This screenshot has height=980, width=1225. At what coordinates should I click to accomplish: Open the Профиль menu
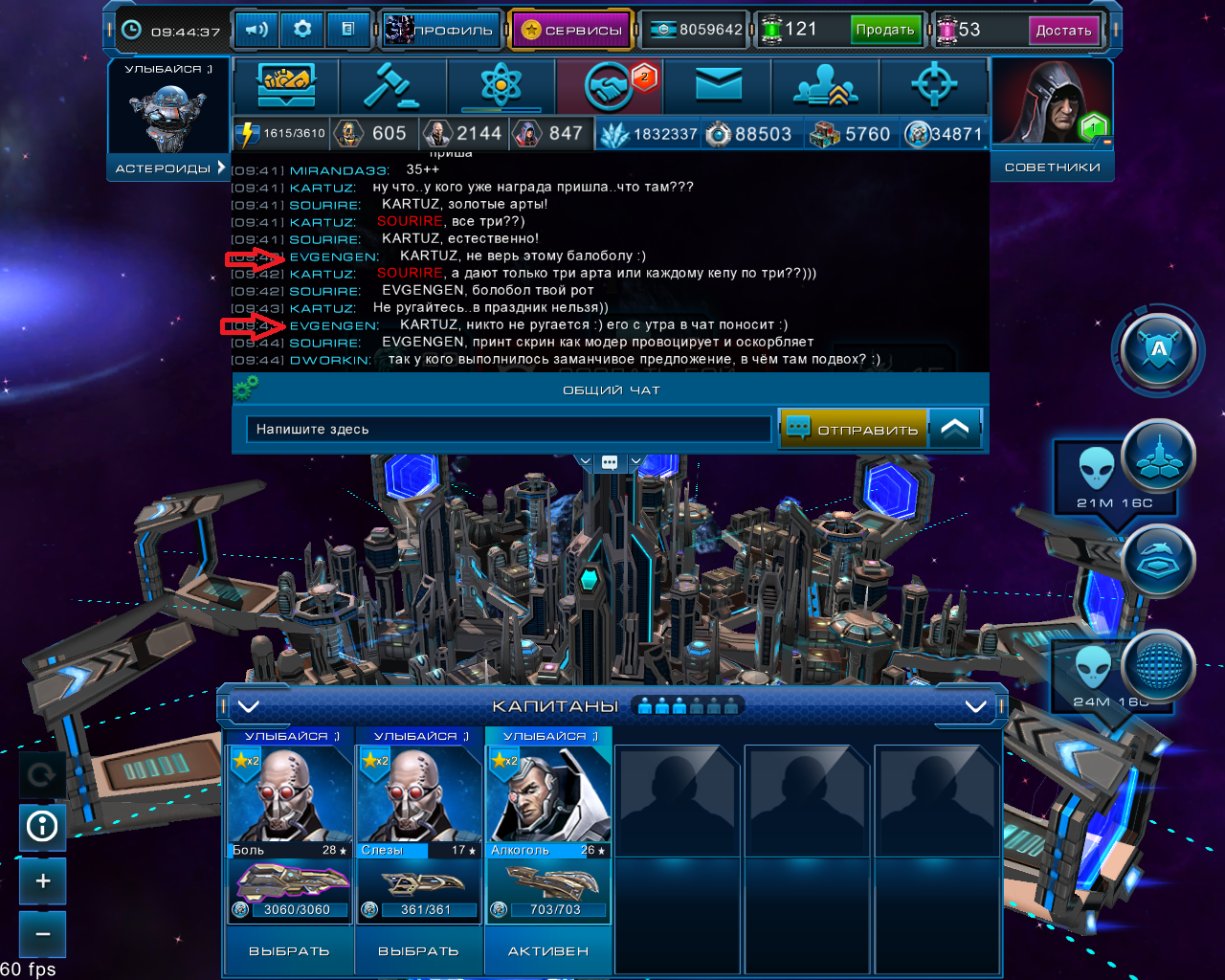[x=442, y=30]
